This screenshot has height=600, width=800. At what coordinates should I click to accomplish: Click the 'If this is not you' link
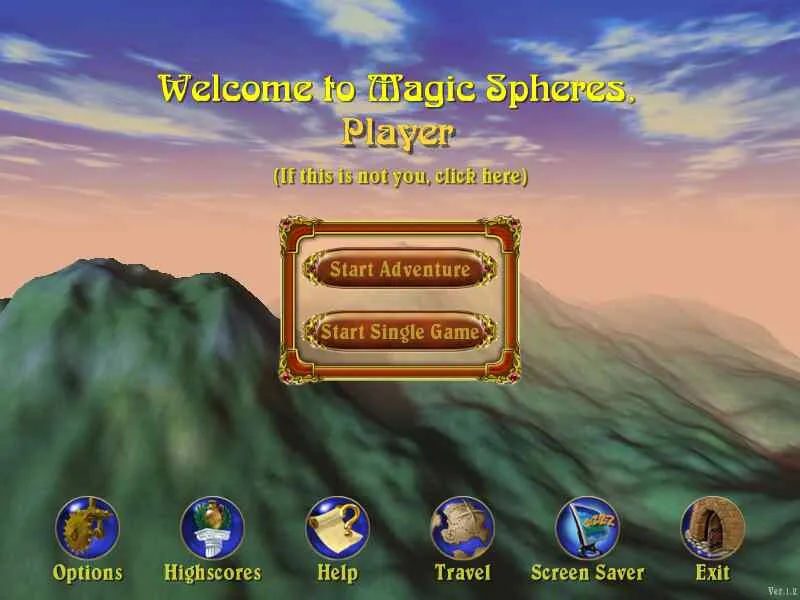click(x=400, y=177)
